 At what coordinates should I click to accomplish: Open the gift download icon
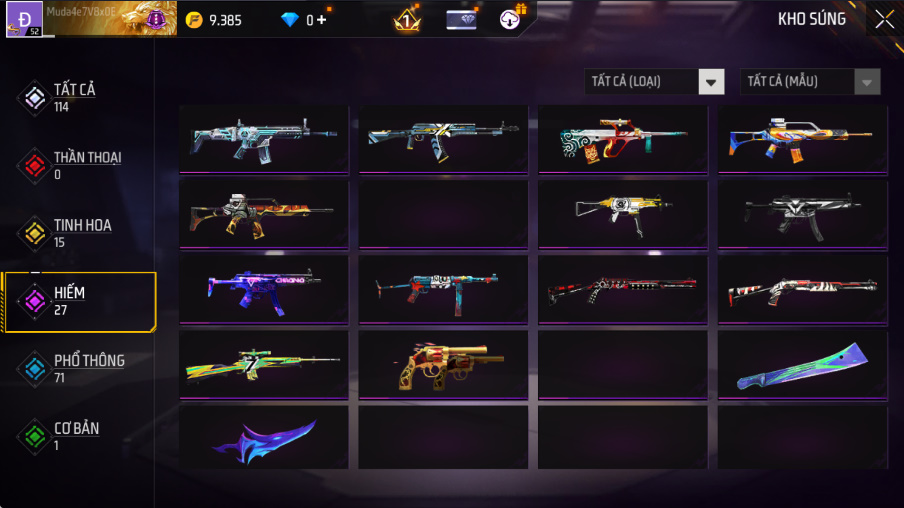[511, 19]
